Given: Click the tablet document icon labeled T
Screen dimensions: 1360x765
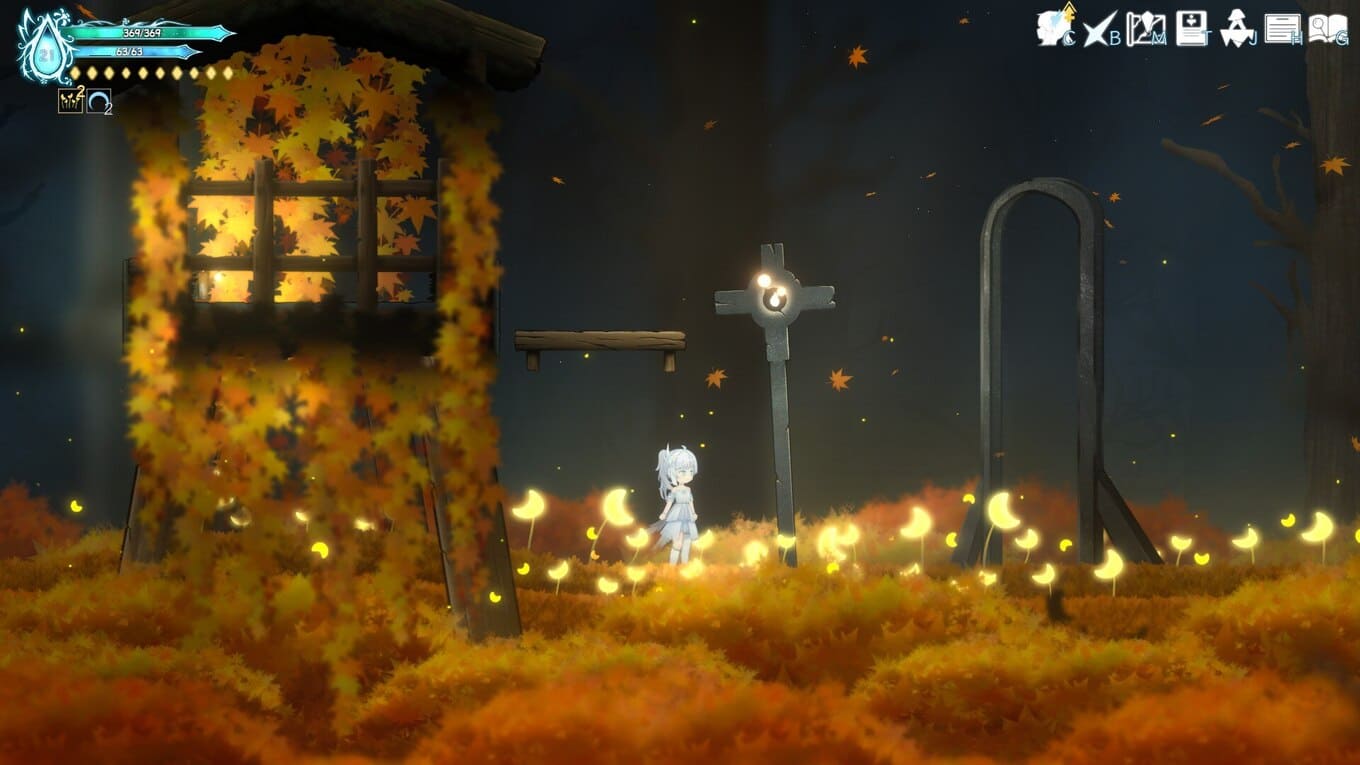Looking at the screenshot, I should tap(1191, 28).
